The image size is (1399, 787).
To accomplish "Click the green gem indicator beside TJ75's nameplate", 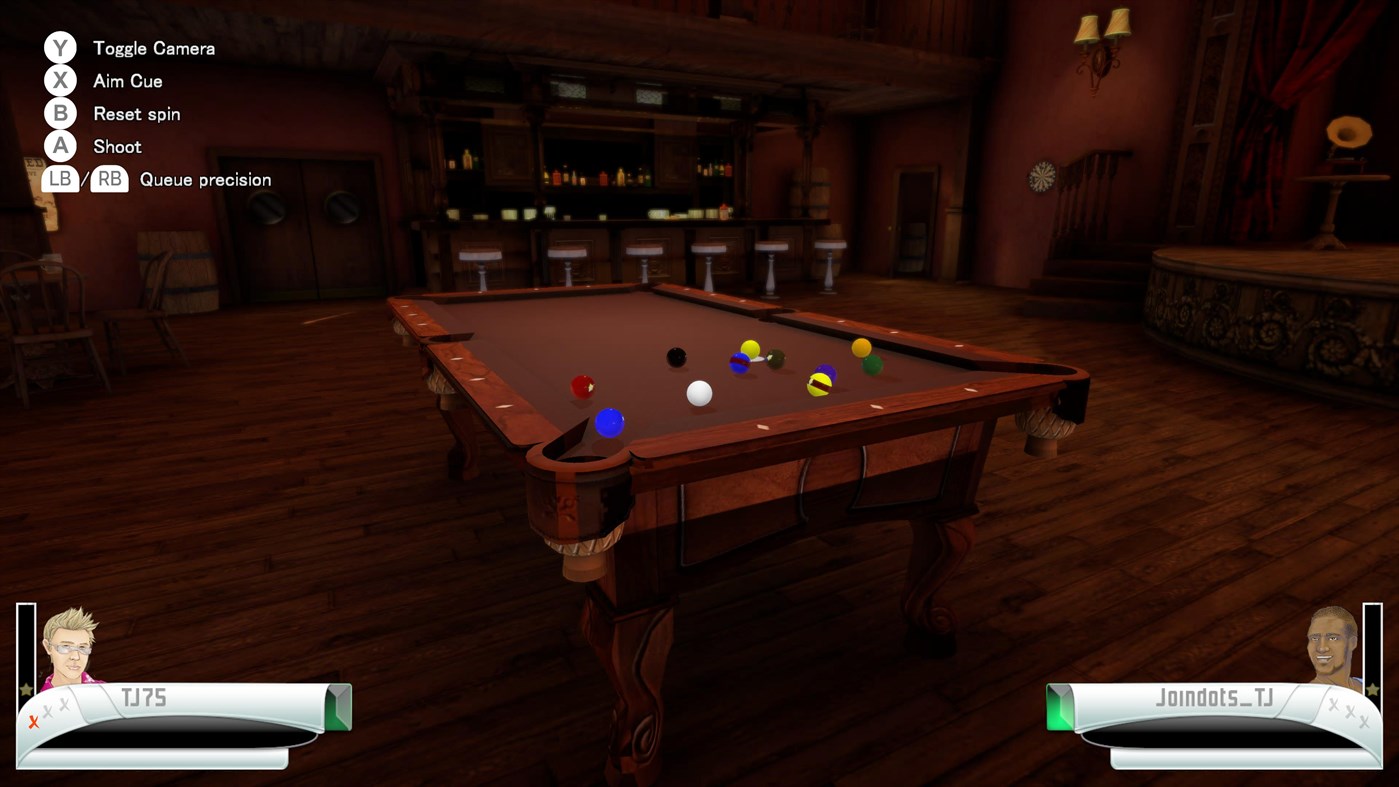I will pos(337,707).
